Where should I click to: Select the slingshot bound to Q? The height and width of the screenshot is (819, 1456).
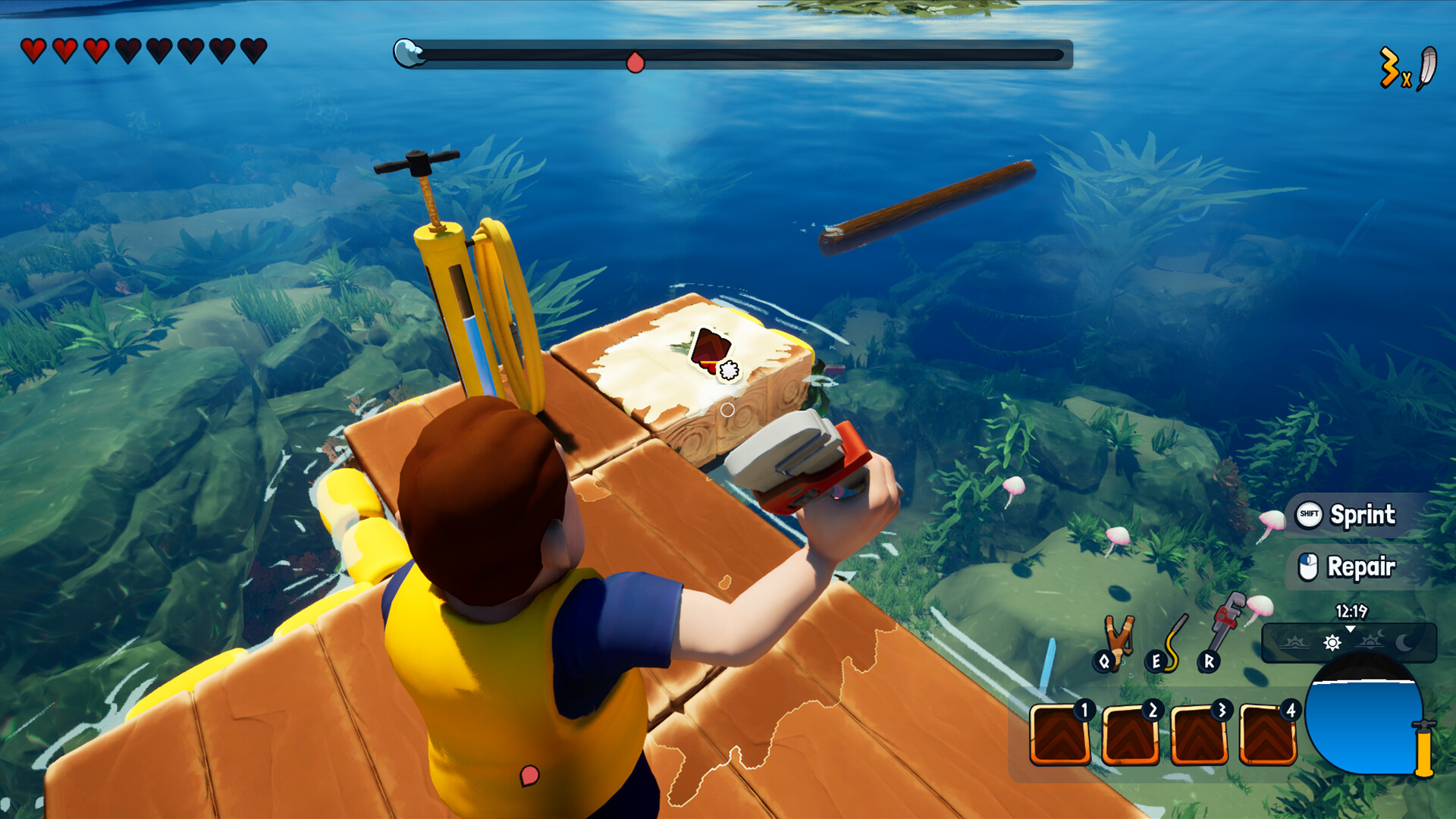(x=1118, y=635)
